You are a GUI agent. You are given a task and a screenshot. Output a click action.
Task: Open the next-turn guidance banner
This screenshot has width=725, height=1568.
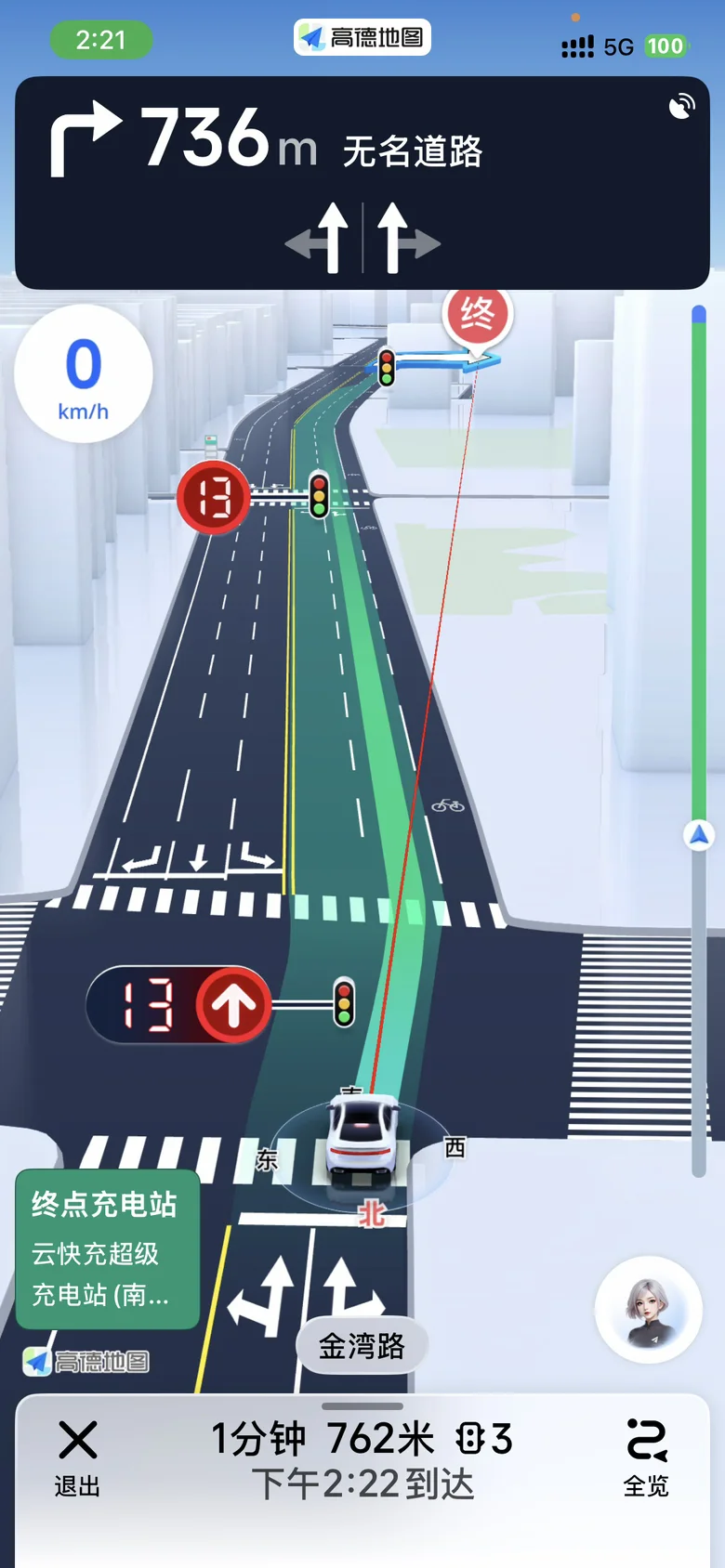coord(362,182)
